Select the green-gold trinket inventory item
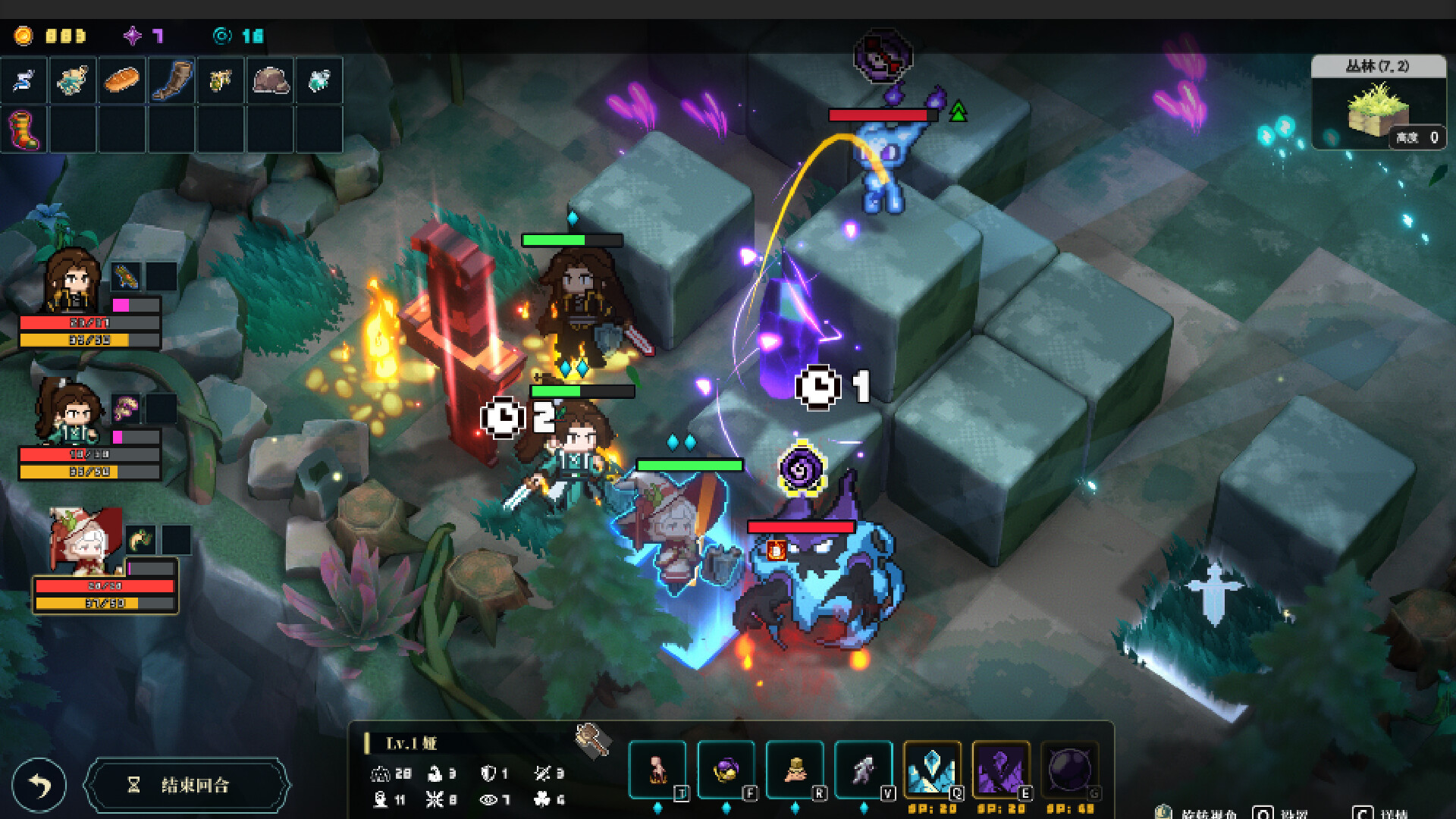1456x819 pixels. coord(221,80)
